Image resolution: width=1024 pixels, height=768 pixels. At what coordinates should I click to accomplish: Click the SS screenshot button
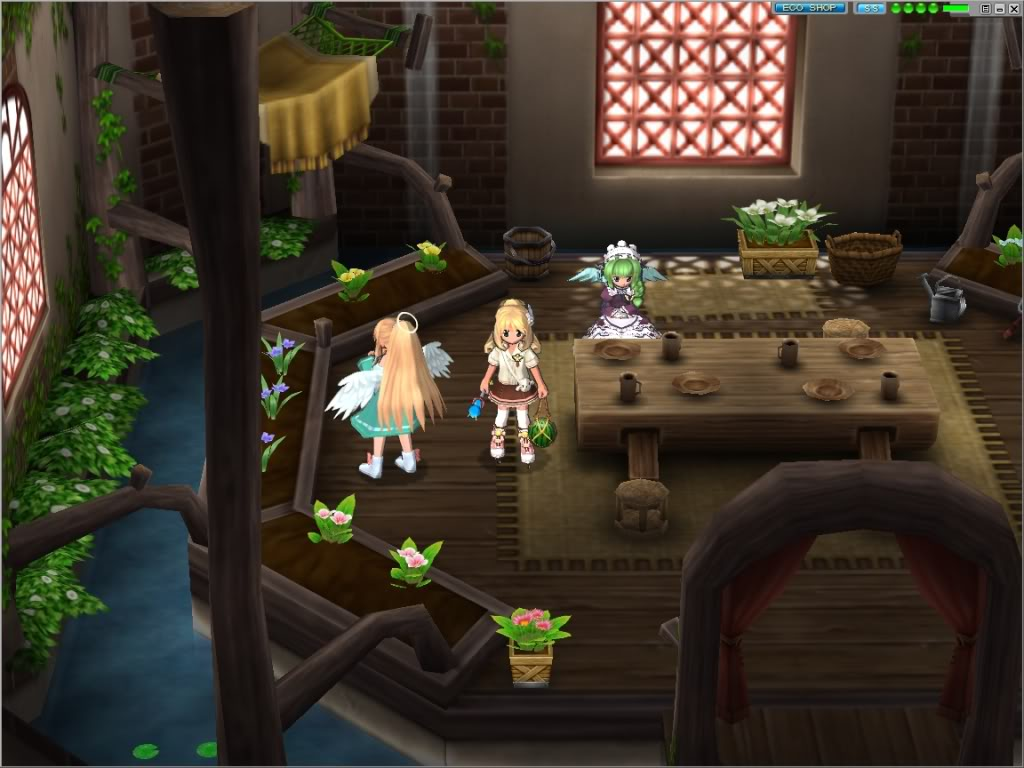(870, 8)
